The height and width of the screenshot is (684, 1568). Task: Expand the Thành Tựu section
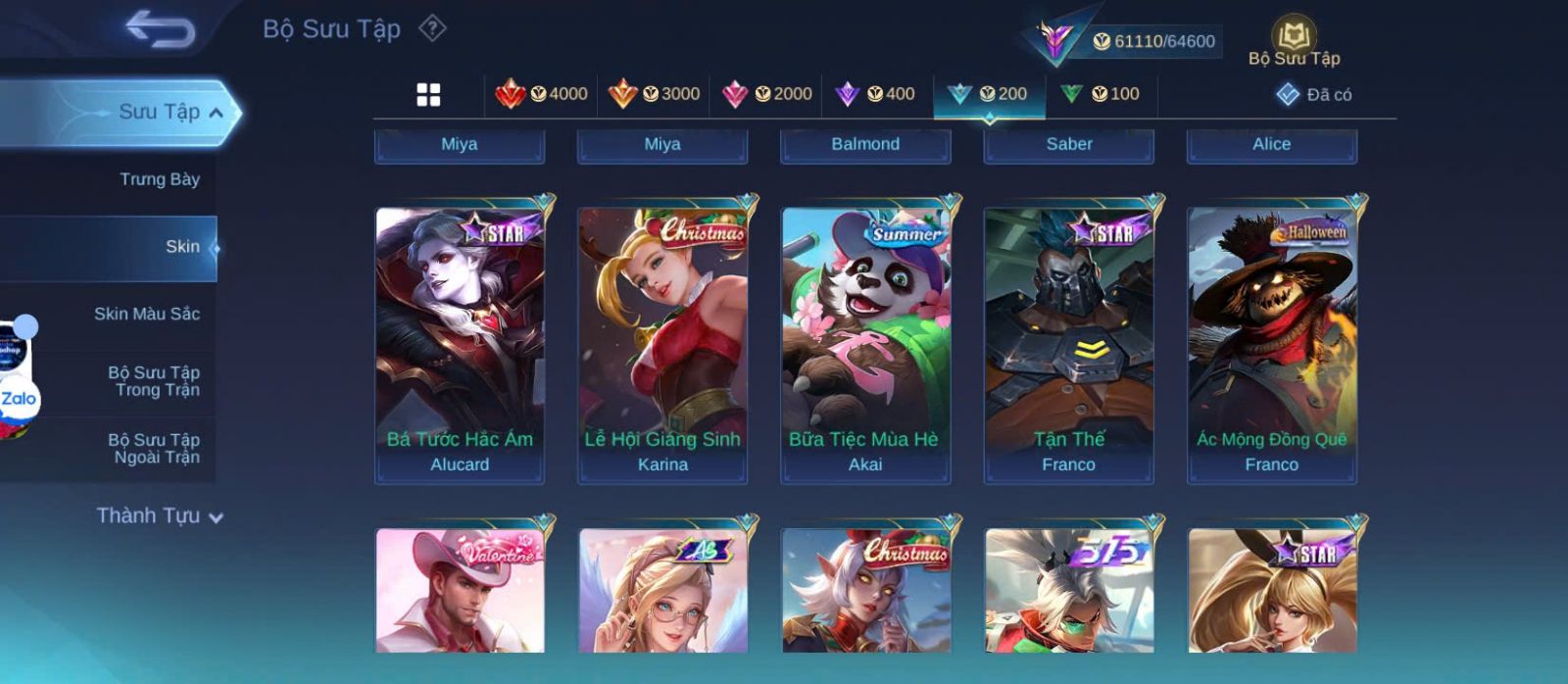160,516
